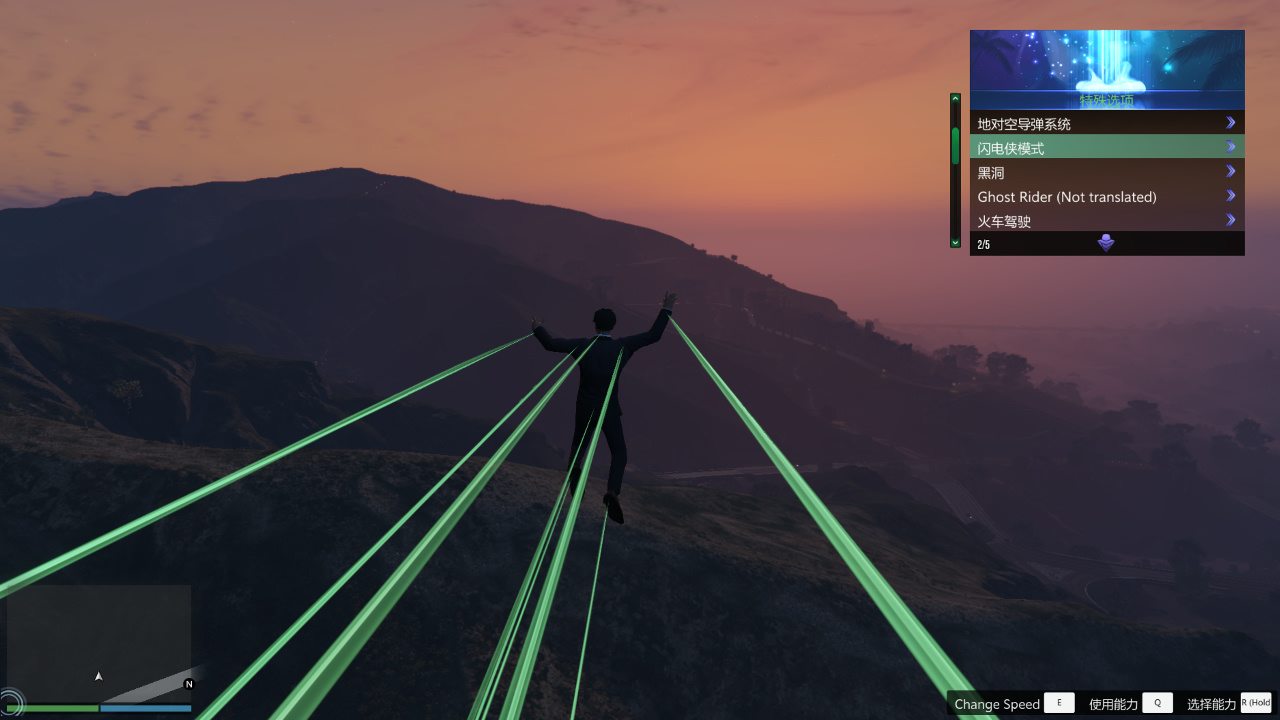The image size is (1280, 720).
Task: Select the highlighted 闪电侠模式 option
Action: [x=1106, y=147]
